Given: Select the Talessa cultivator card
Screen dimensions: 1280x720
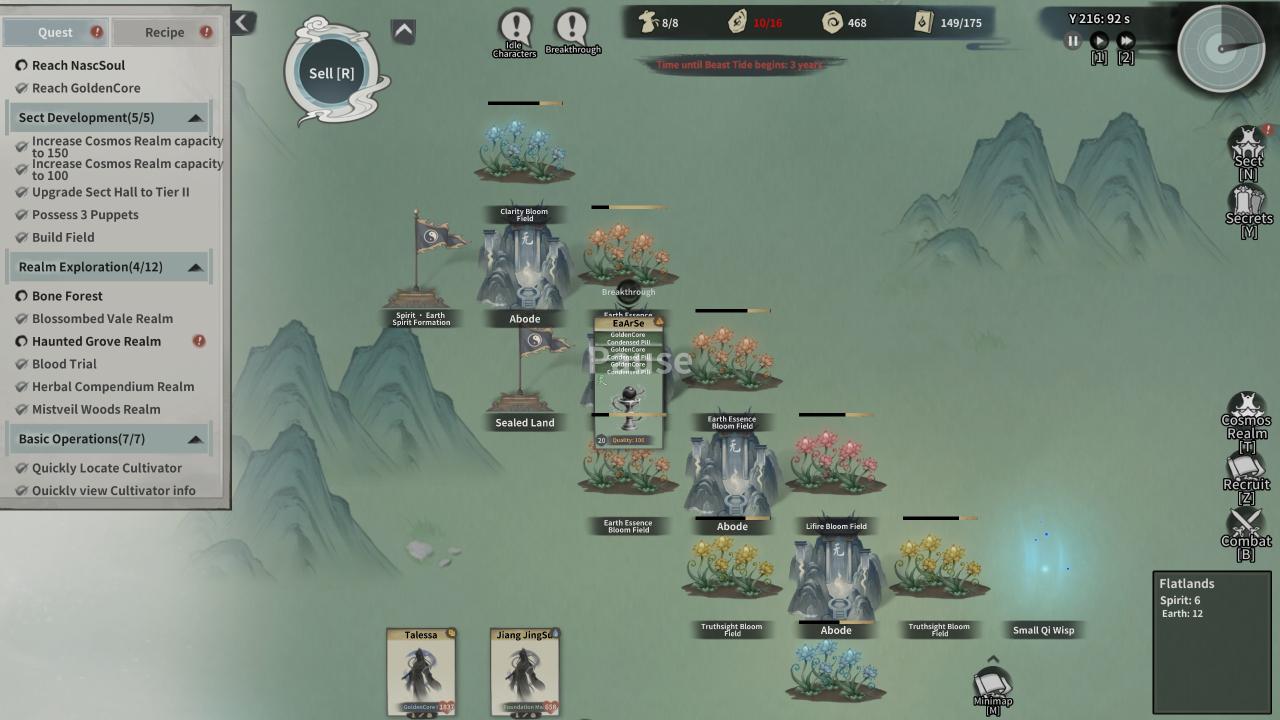Looking at the screenshot, I should click(421, 671).
